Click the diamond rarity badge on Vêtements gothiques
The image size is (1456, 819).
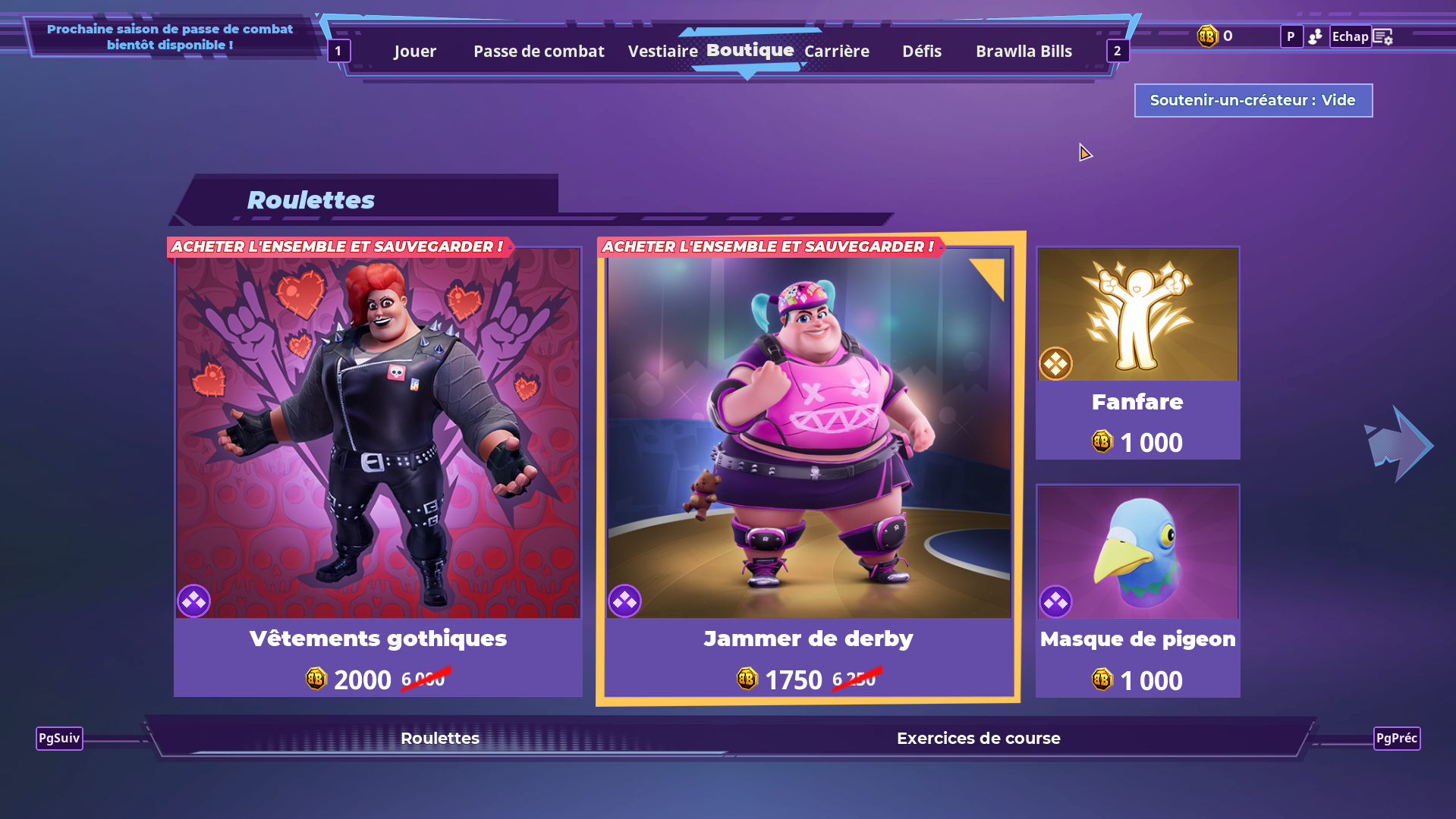(193, 601)
